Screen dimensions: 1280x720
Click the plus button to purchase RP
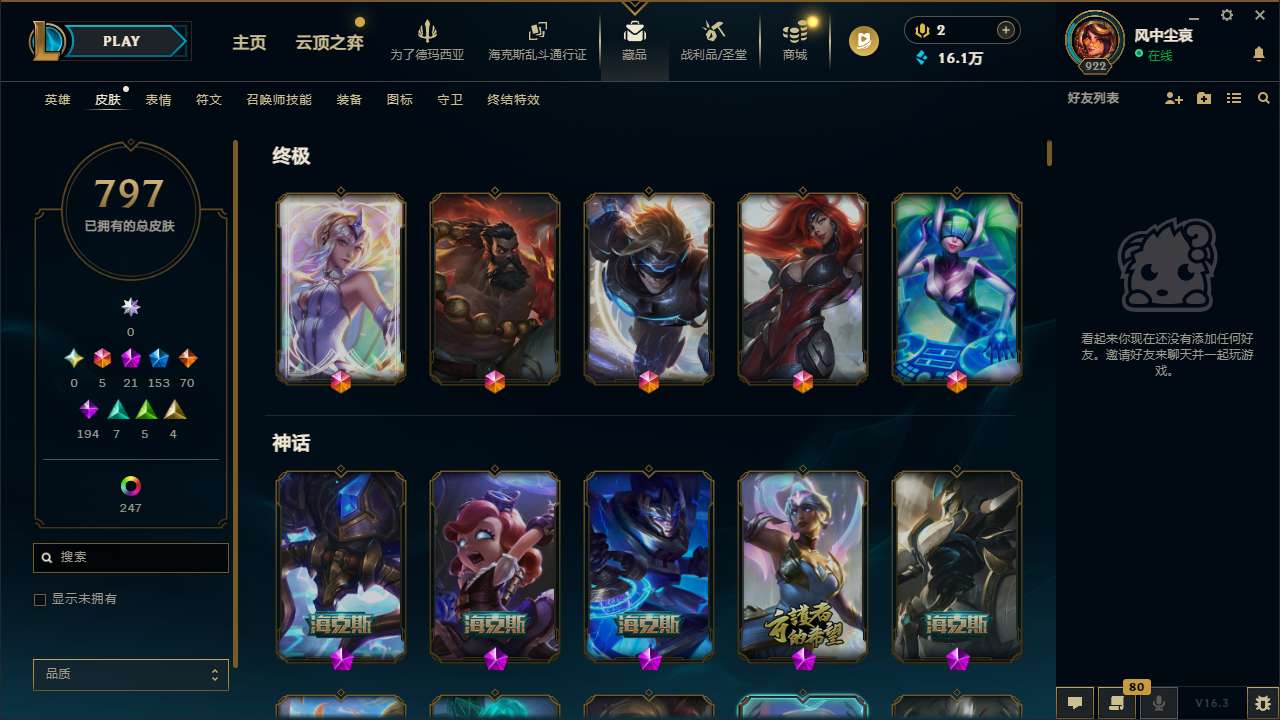point(1005,29)
